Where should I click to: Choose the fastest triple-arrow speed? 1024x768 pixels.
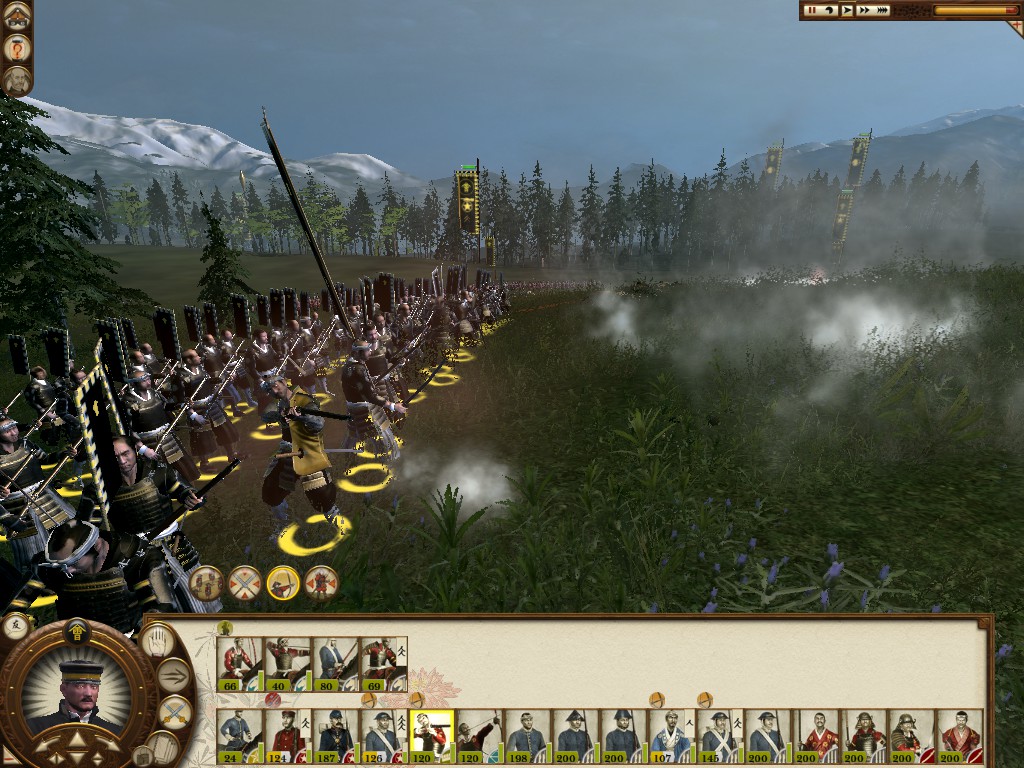point(882,10)
